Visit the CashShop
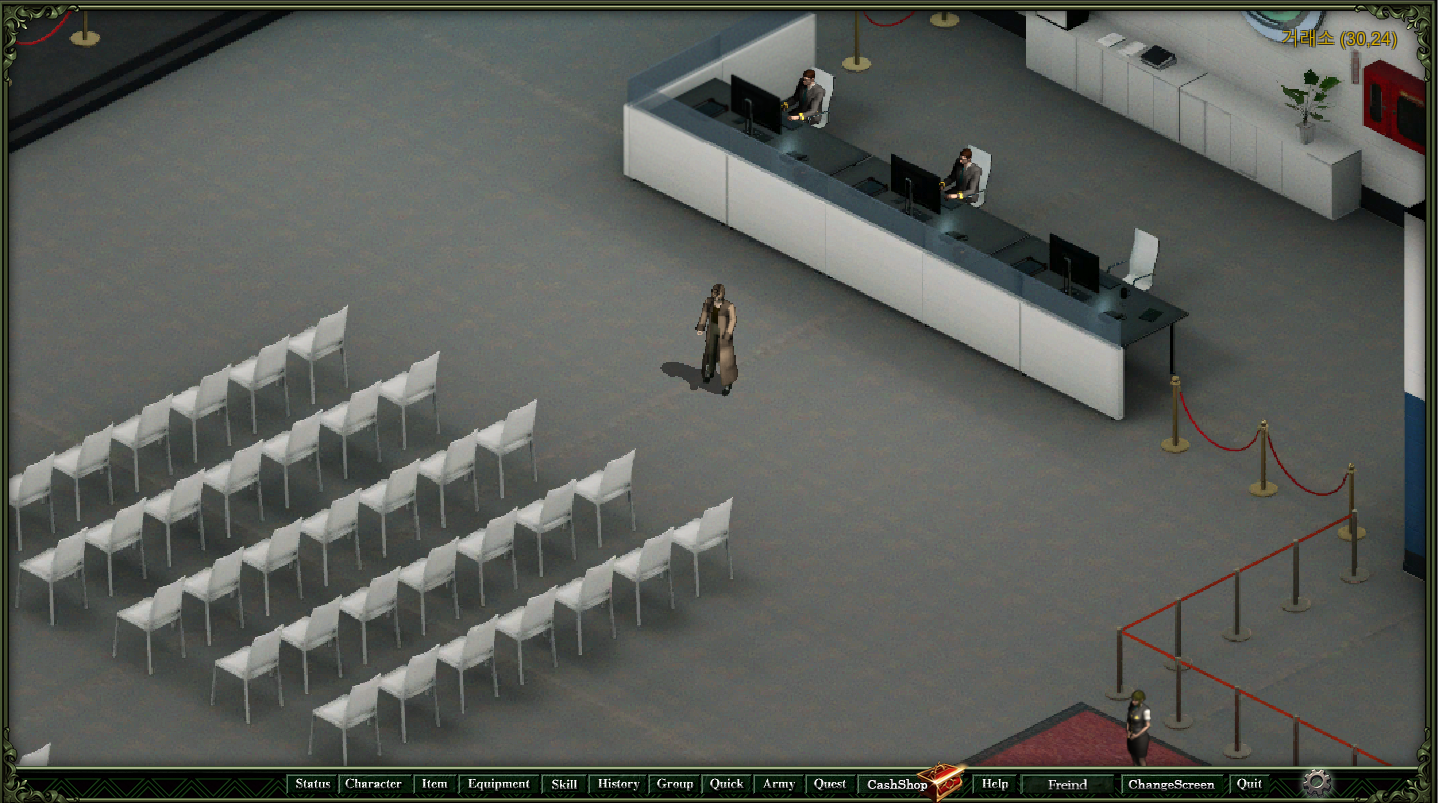The width and height of the screenshot is (1438, 803). 897,785
